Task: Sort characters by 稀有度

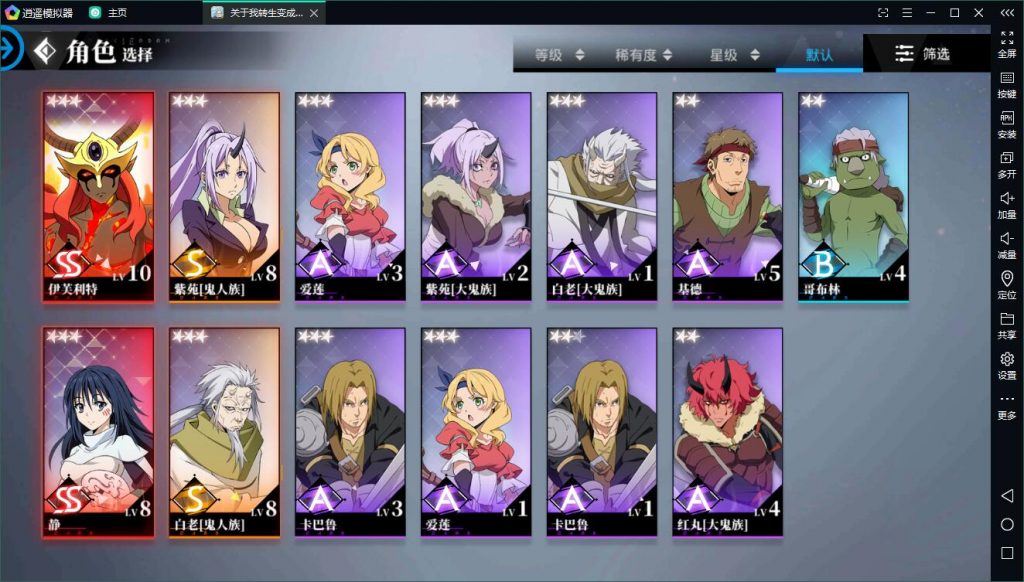Action: tap(643, 55)
